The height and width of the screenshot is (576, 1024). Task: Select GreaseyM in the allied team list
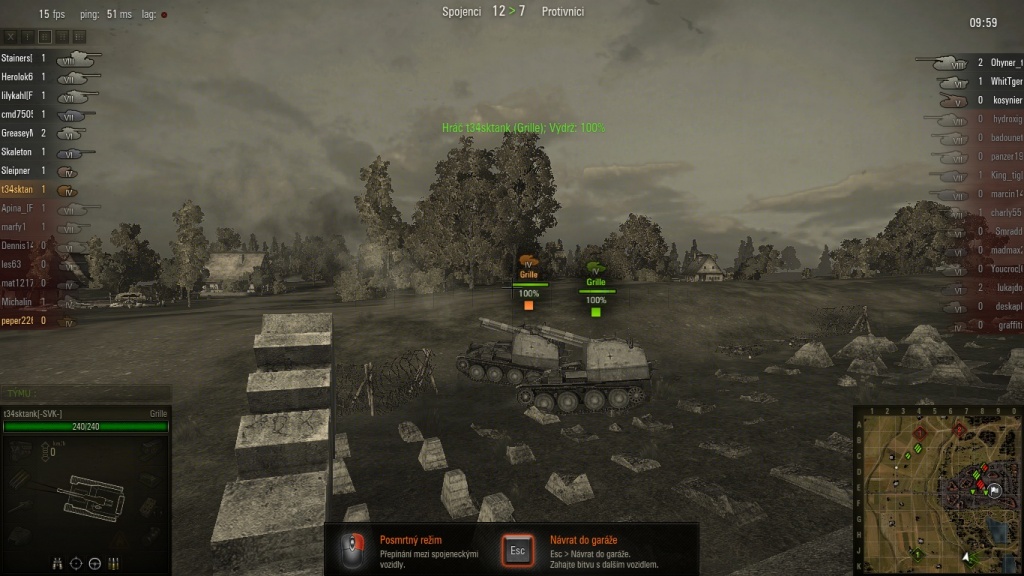coord(18,133)
